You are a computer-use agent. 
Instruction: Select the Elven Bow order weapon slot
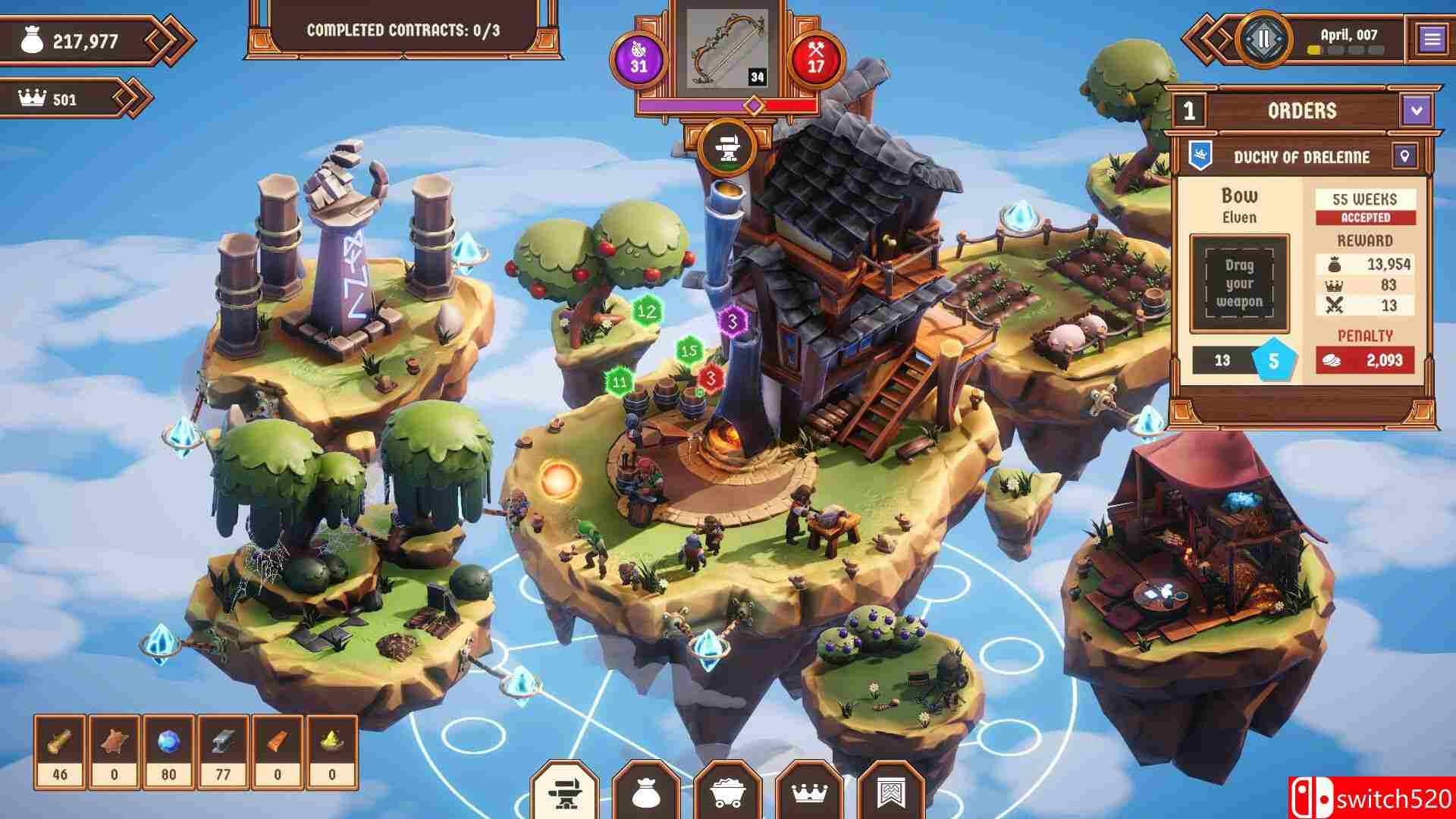[1239, 284]
